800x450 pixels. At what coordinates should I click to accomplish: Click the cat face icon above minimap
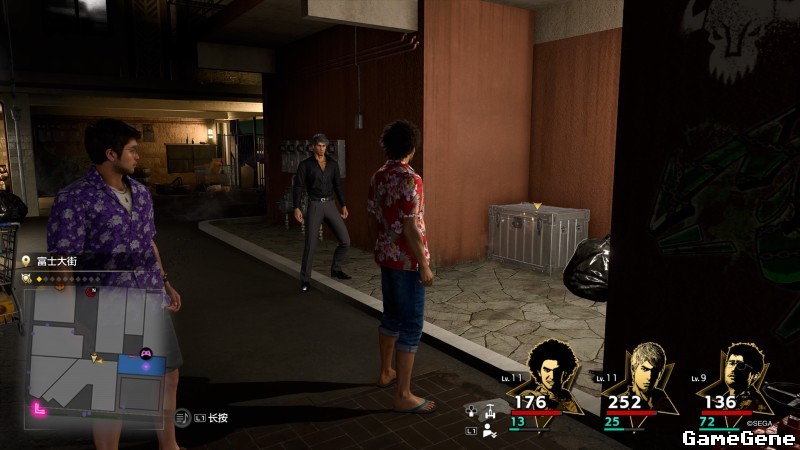27,278
